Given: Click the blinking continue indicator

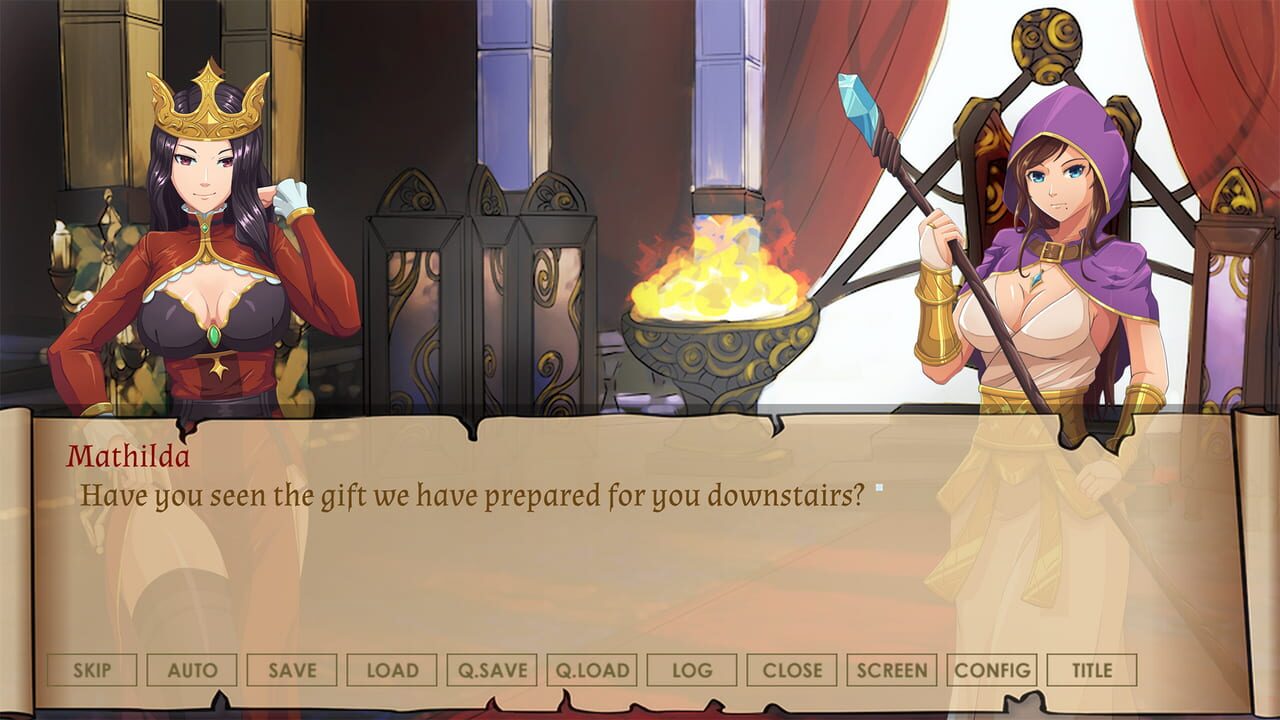Looking at the screenshot, I should pyautogui.click(x=877, y=485).
